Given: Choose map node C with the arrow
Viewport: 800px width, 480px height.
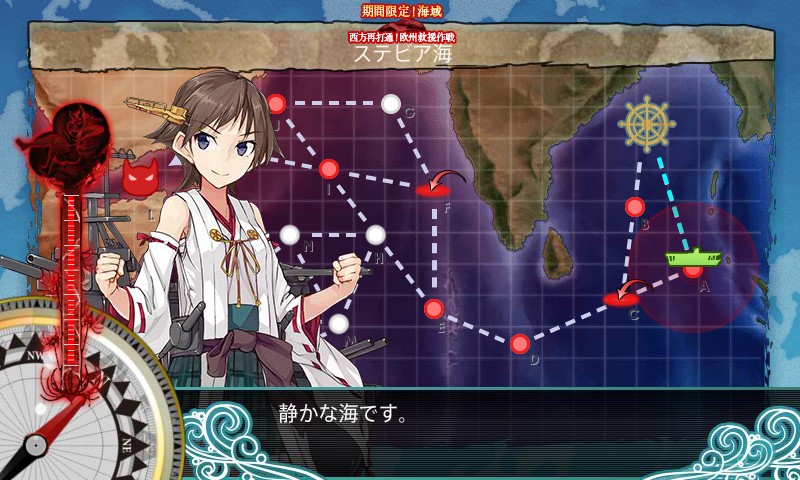Looking at the screenshot, I should [622, 298].
